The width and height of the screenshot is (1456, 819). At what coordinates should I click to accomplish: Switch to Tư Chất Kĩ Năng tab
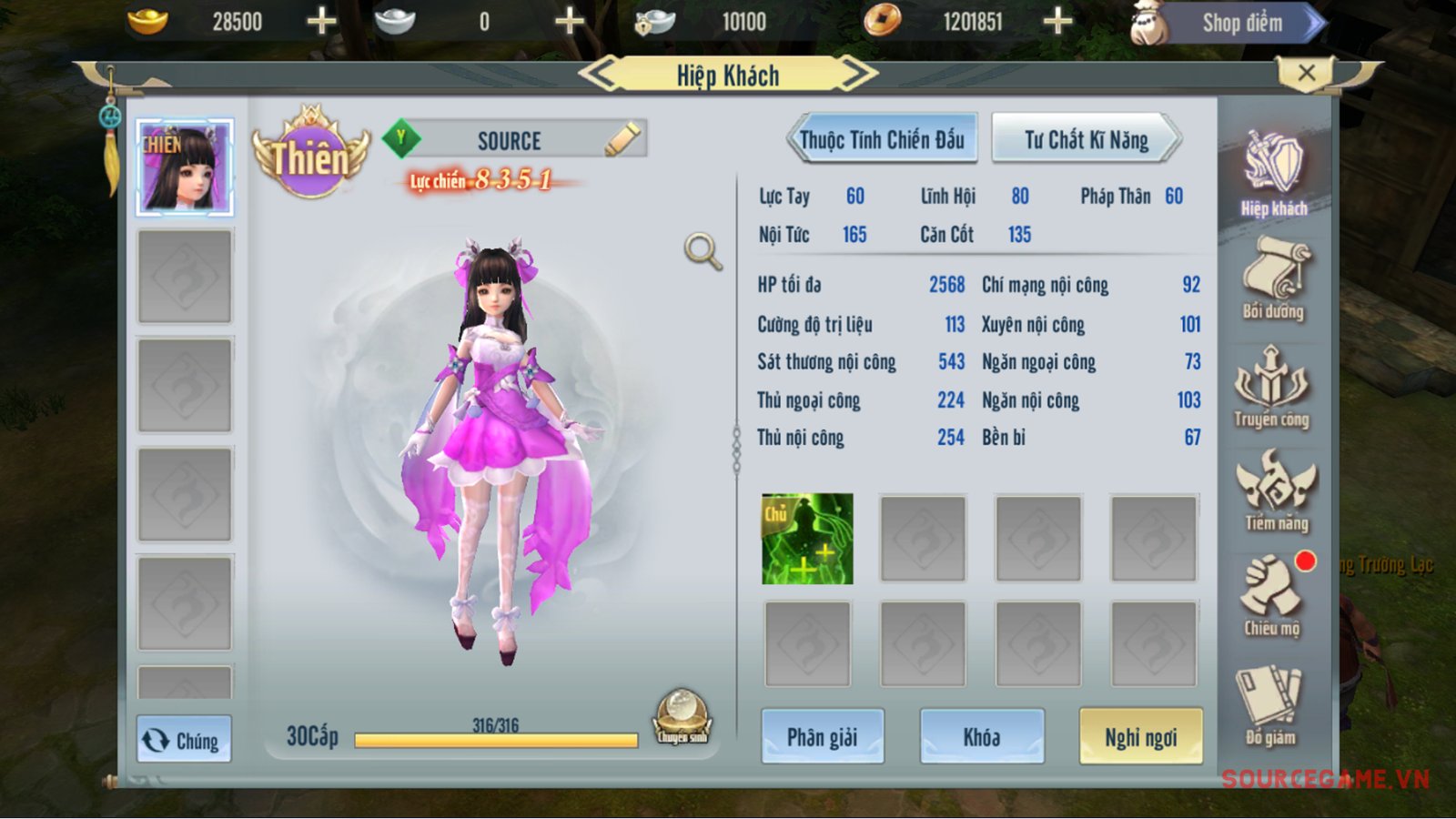pyautogui.click(x=1086, y=140)
